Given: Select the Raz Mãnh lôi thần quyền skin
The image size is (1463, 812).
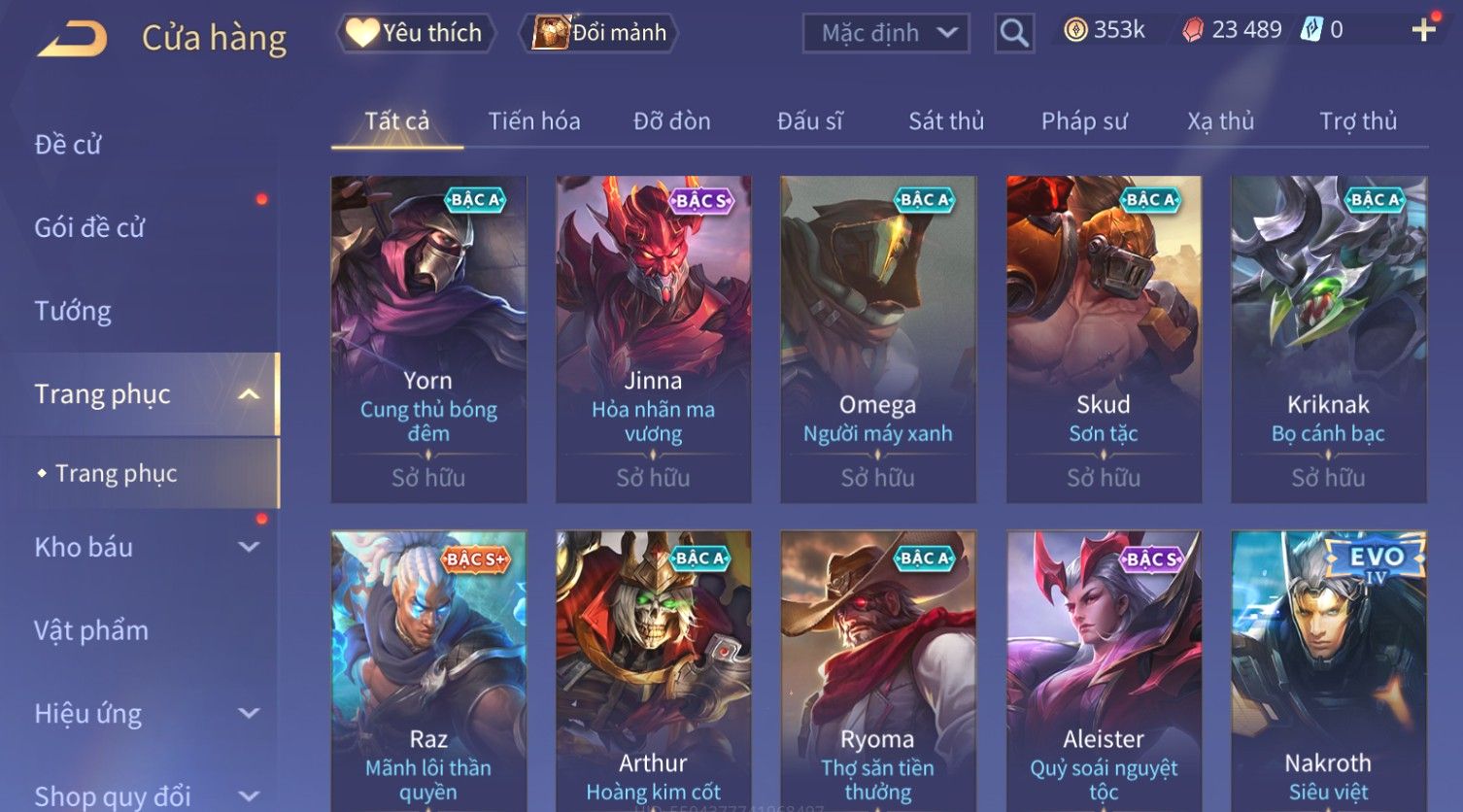Looking at the screenshot, I should pyautogui.click(x=428, y=670).
